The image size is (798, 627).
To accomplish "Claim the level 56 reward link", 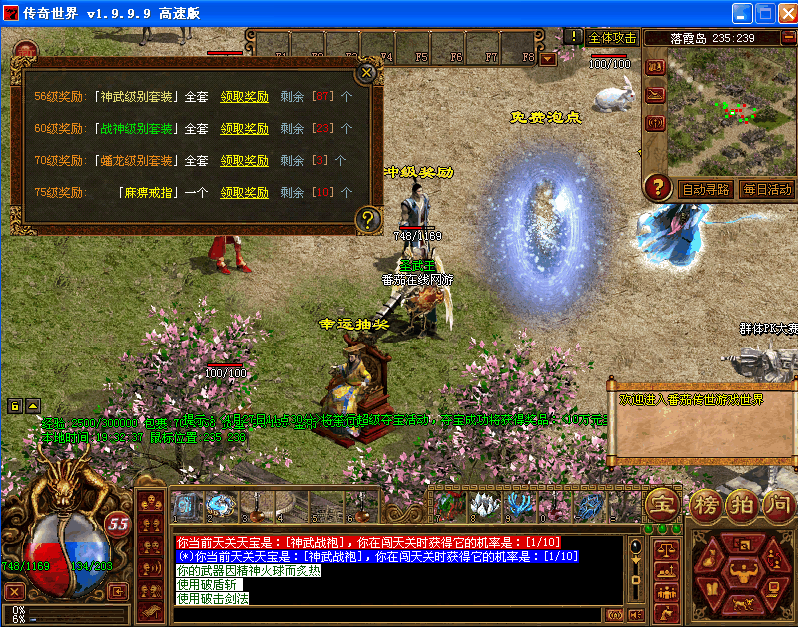I will point(244,97).
